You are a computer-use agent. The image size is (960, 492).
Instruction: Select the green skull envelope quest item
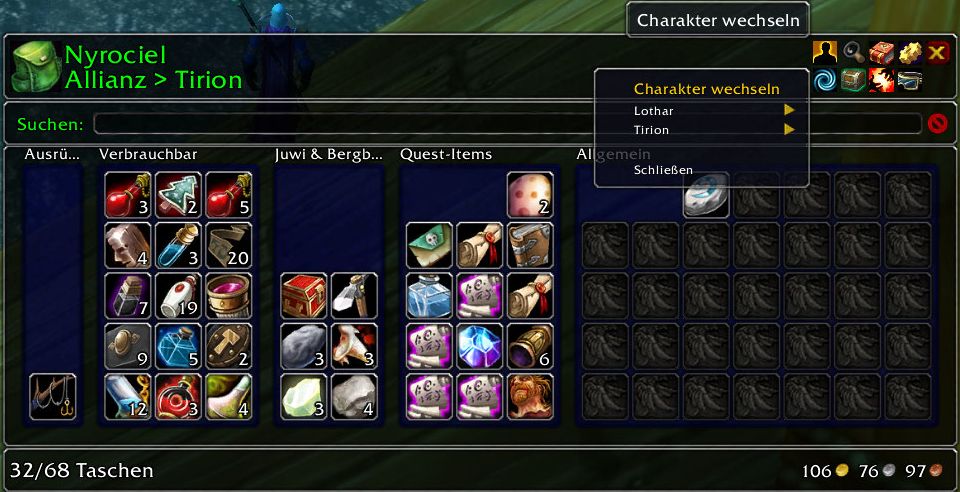point(430,245)
